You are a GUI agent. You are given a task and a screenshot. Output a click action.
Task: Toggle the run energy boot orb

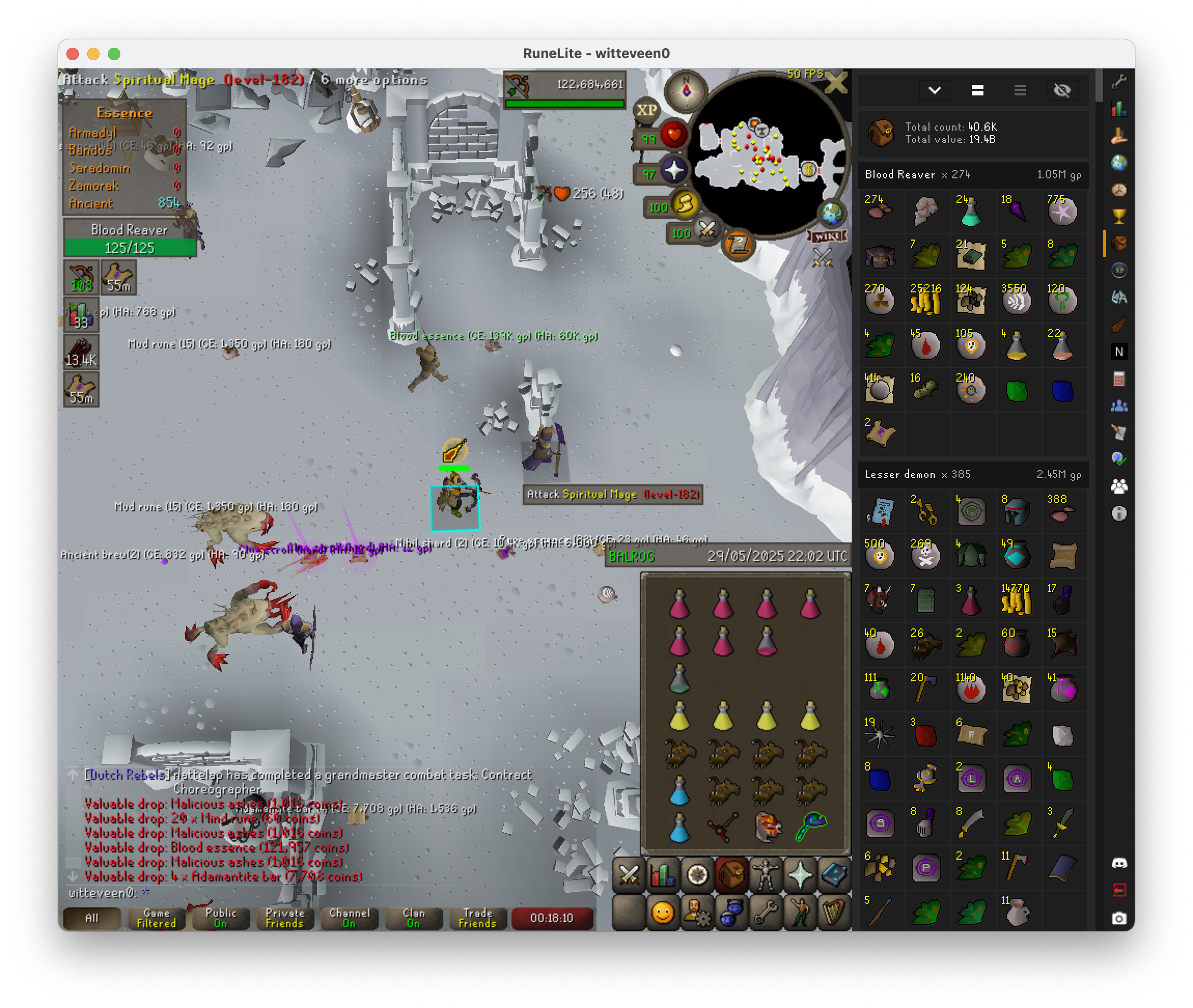pyautogui.click(x=684, y=205)
